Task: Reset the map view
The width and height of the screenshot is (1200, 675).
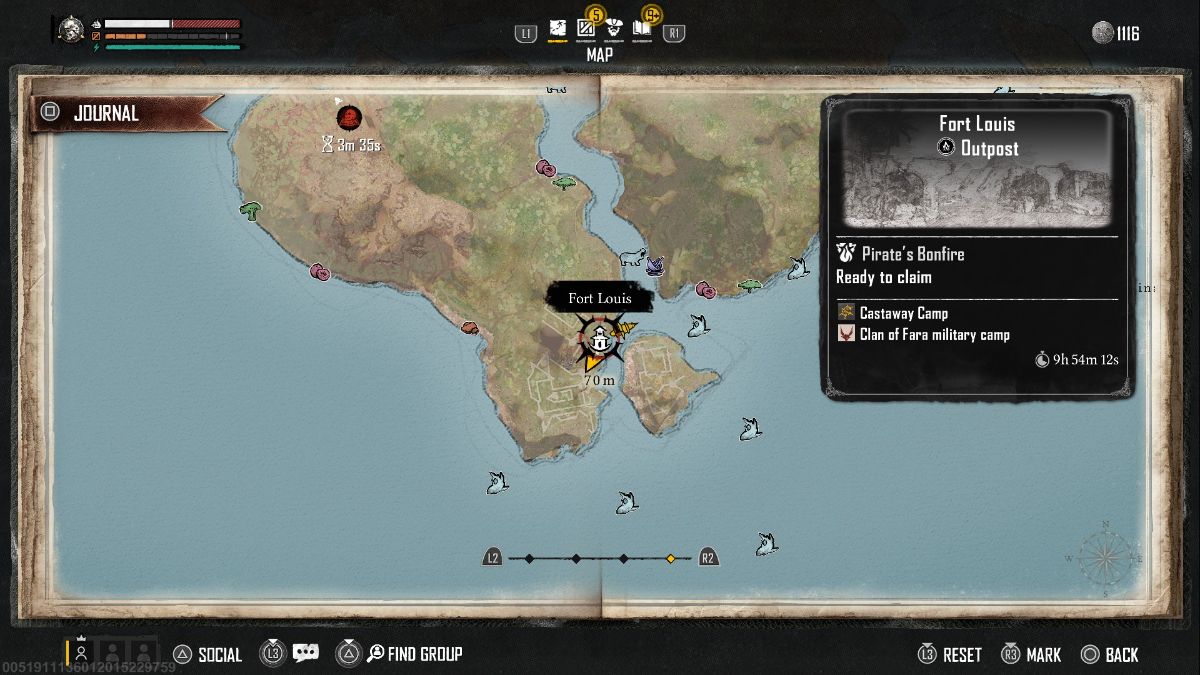Action: (950, 655)
